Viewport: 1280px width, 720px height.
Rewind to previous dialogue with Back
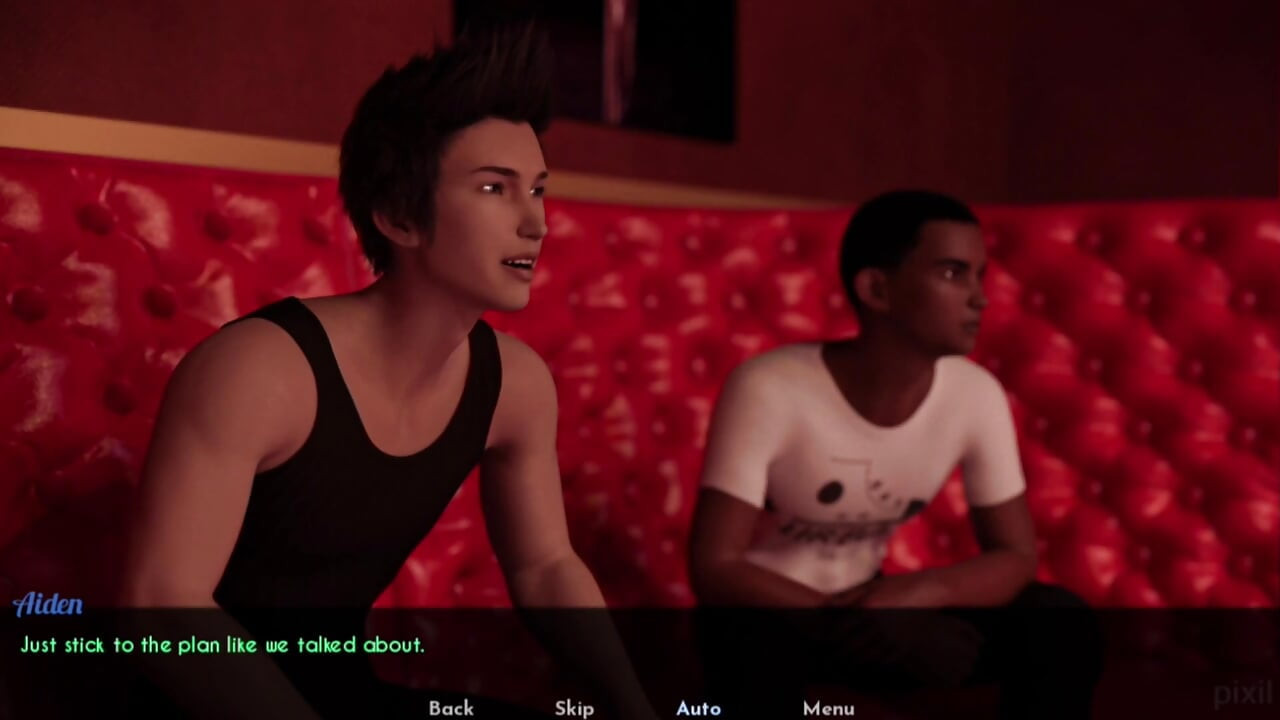pyautogui.click(x=450, y=708)
